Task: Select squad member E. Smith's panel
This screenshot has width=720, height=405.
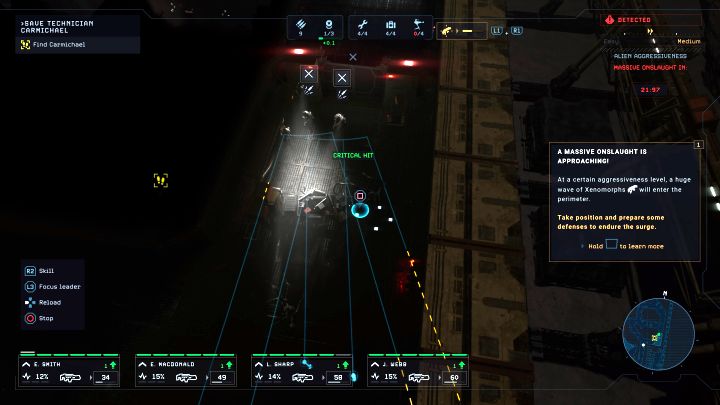Action: (x=68, y=371)
